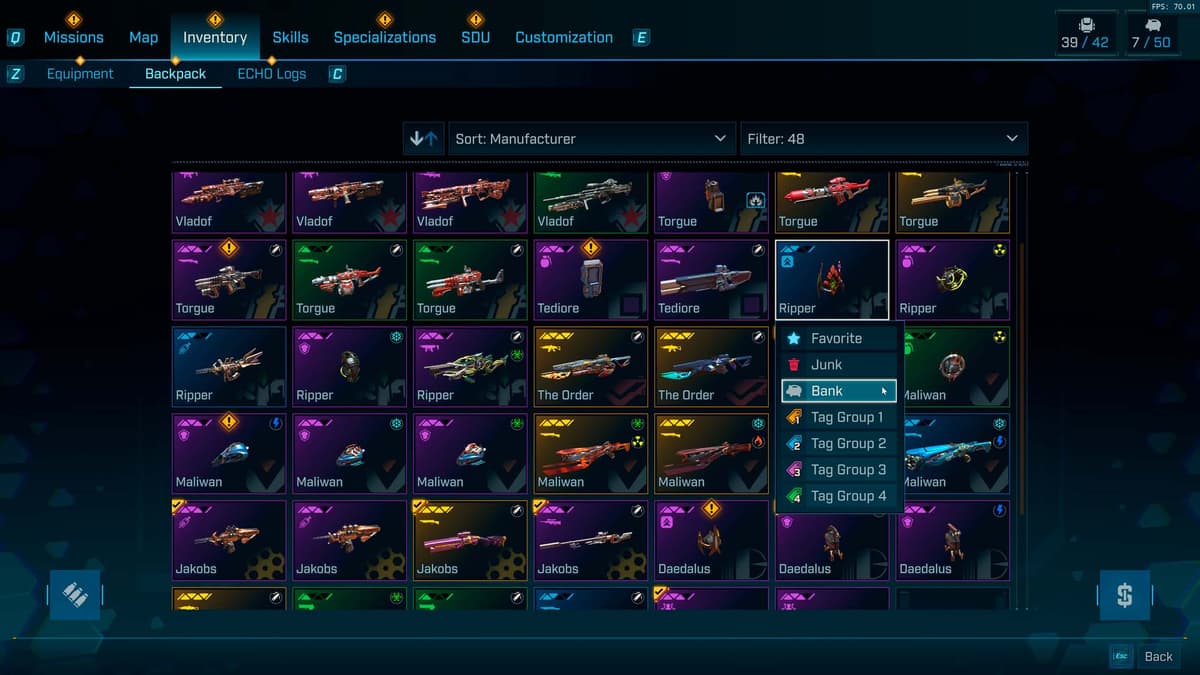The image size is (1200, 675).
Task: Open the Specializations tab
Action: coord(384,37)
